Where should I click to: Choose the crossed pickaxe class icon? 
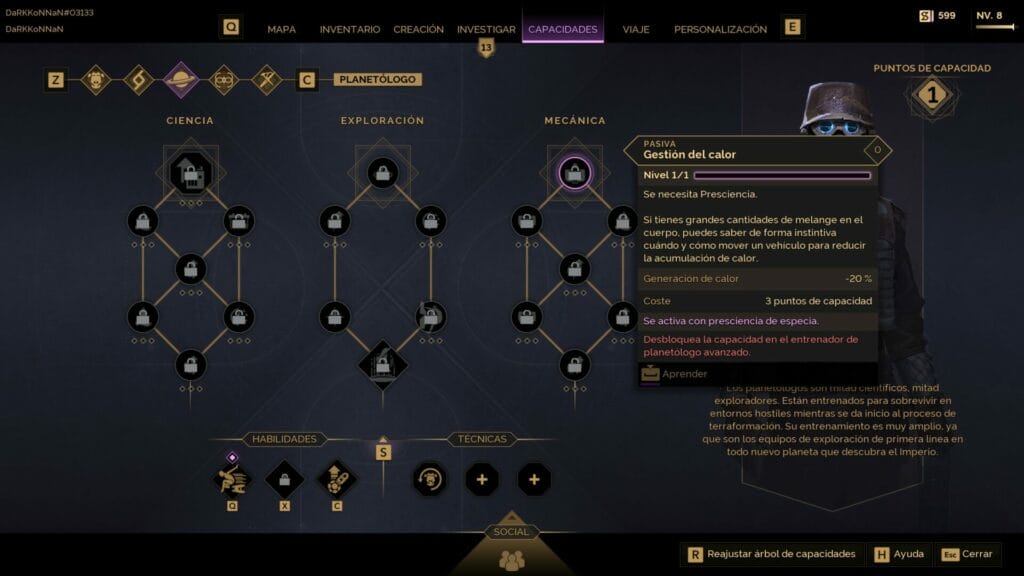pos(266,79)
